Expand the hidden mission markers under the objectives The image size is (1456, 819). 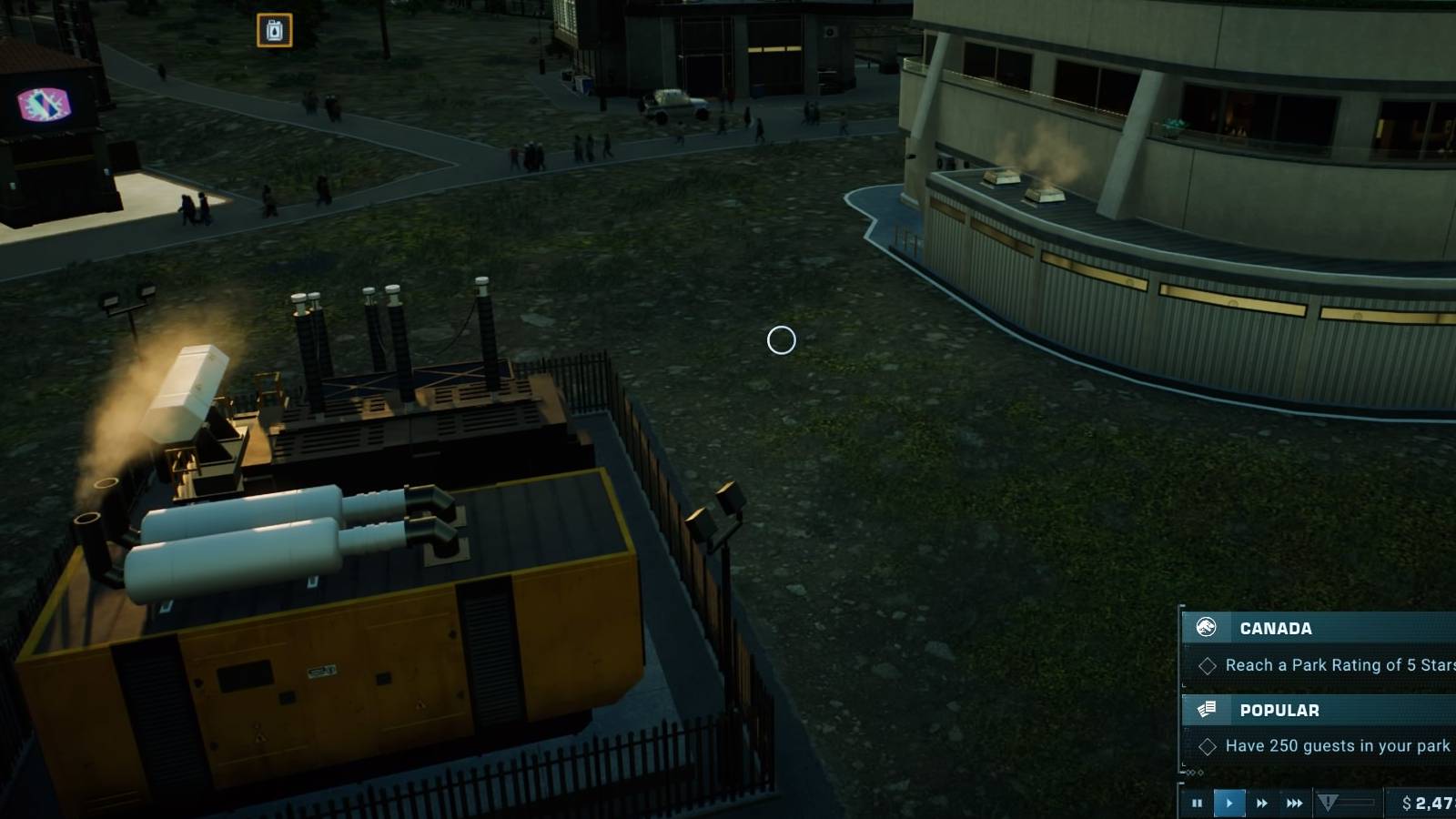[x=1194, y=773]
